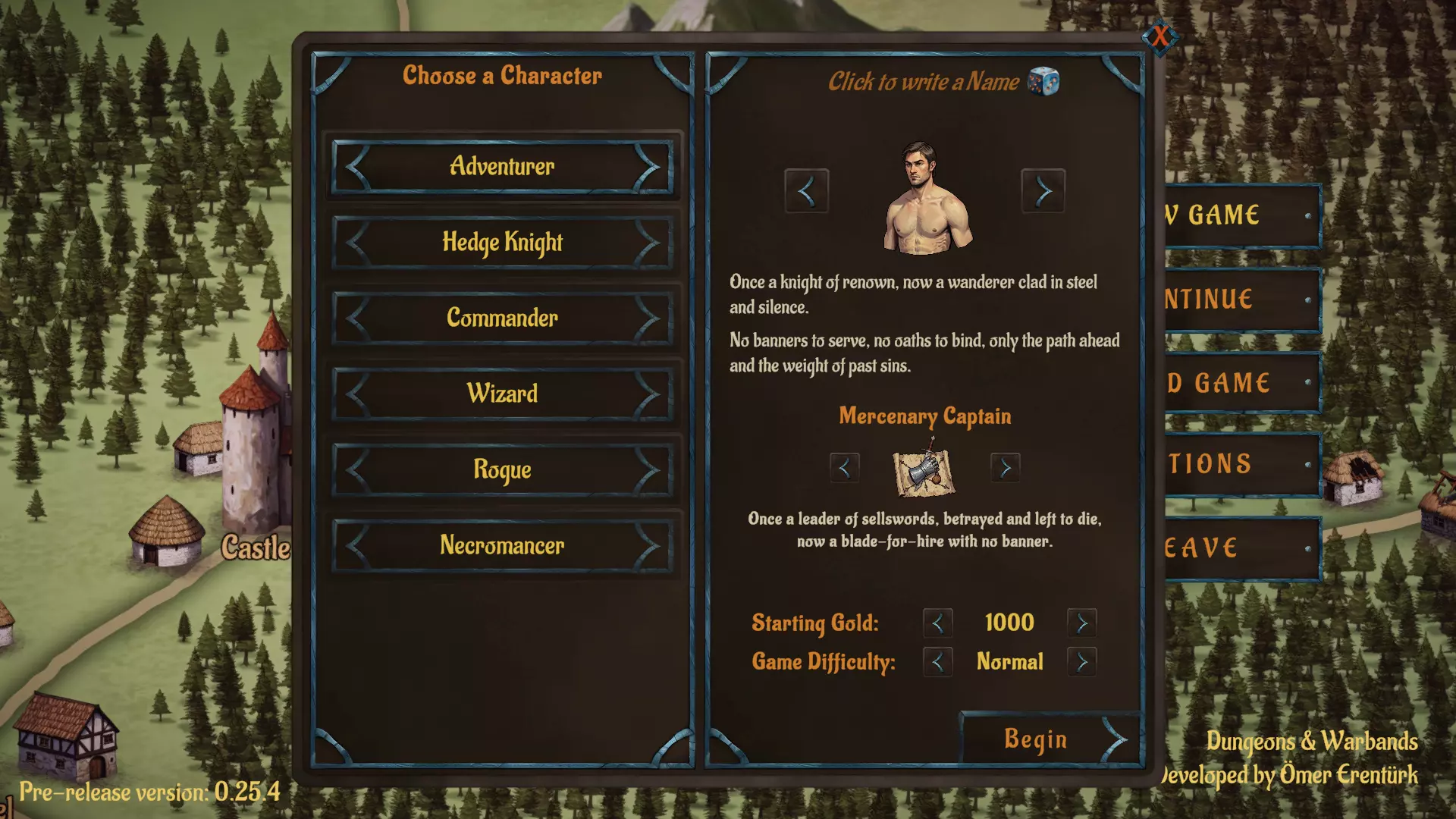Lower the game difficulty from Normal
This screenshot has width=1456, height=819.
click(x=937, y=662)
